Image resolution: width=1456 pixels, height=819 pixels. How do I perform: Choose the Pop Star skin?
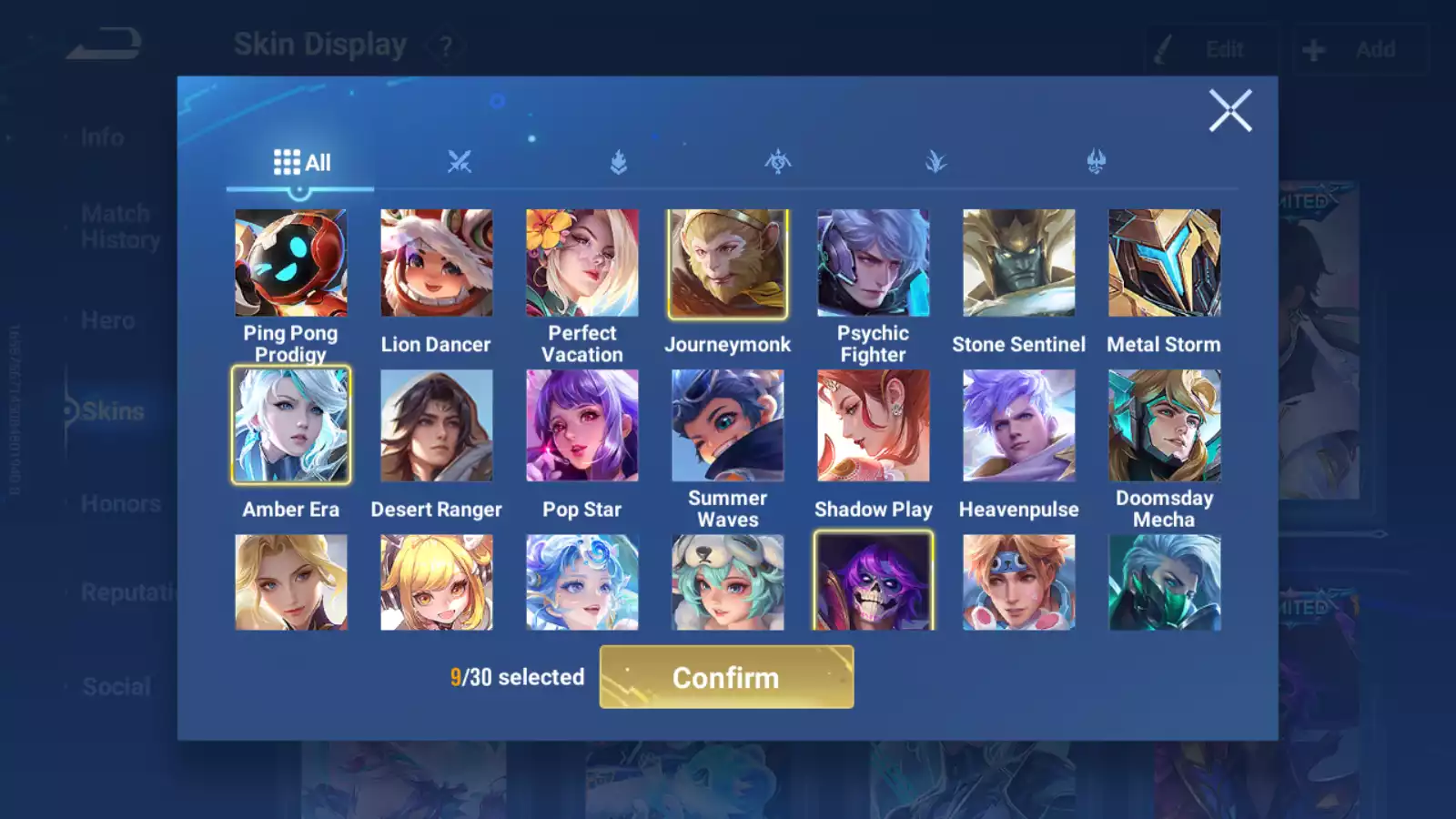coord(582,425)
